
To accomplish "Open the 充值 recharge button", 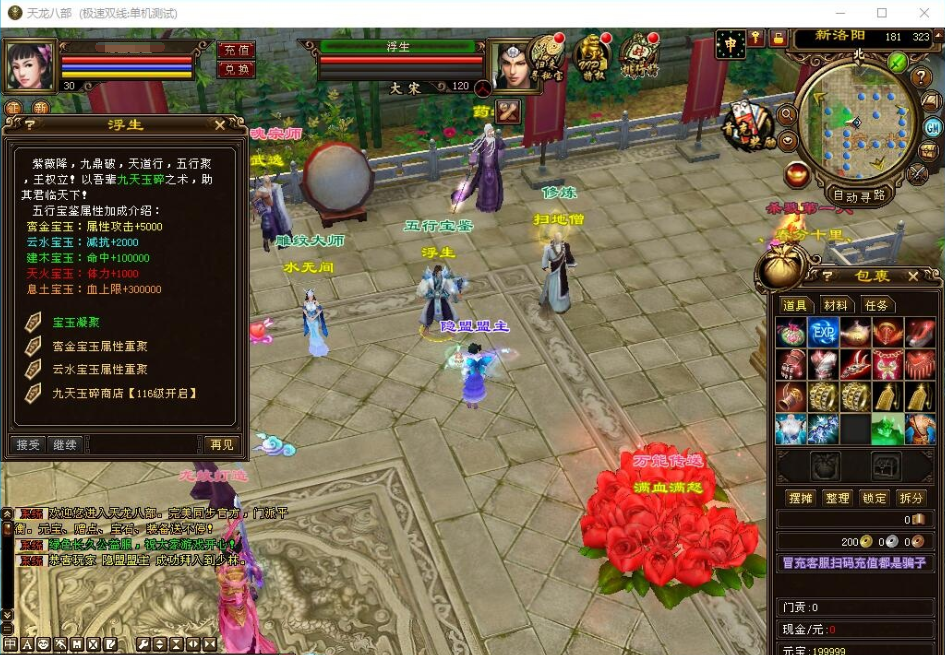I will [x=237, y=50].
